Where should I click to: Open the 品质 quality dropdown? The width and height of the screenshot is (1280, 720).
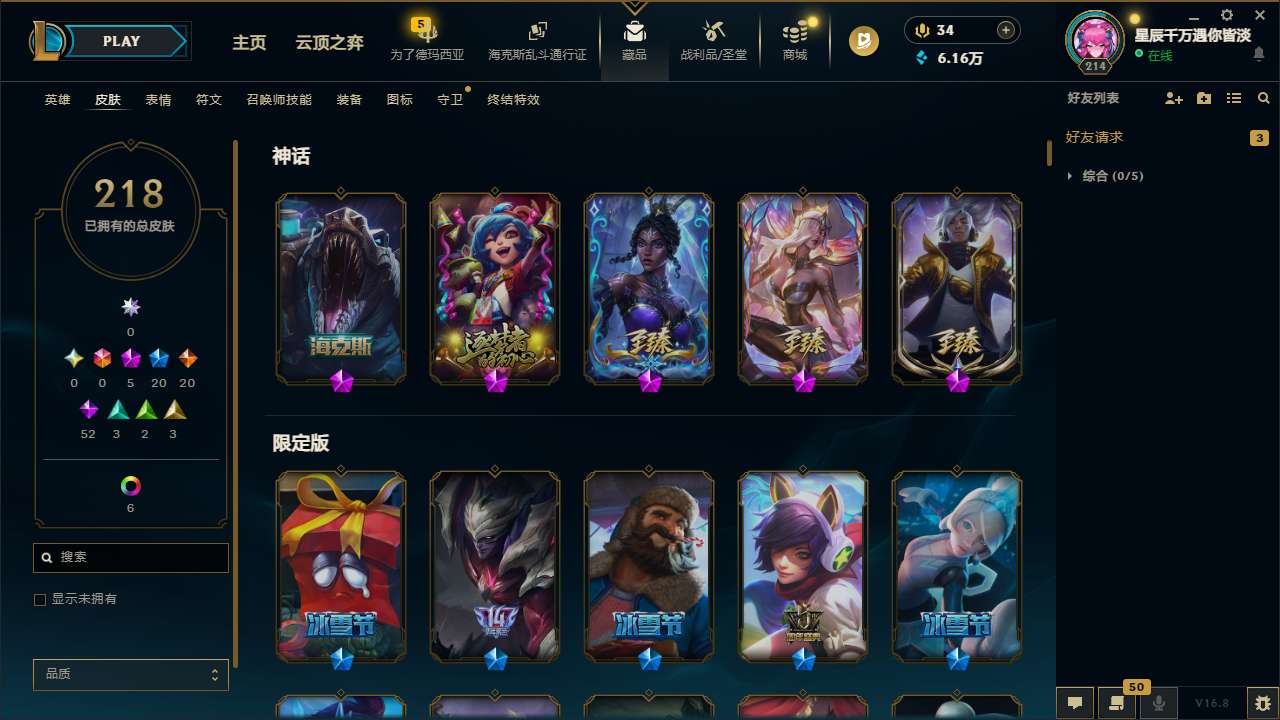pyautogui.click(x=130, y=674)
